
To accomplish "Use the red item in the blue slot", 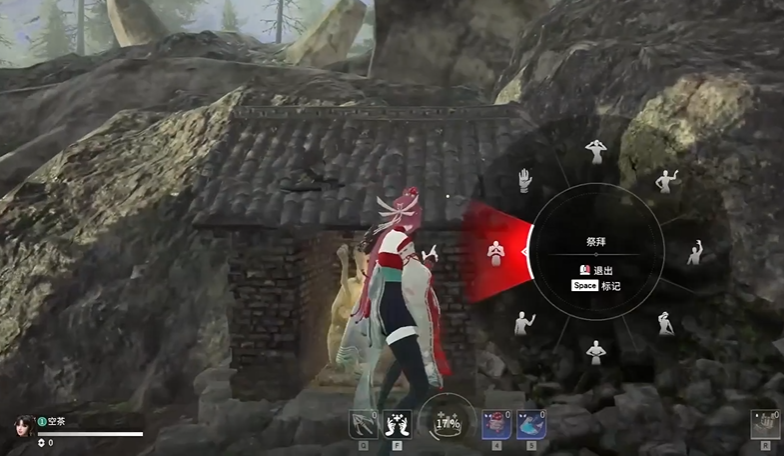I will (497, 424).
